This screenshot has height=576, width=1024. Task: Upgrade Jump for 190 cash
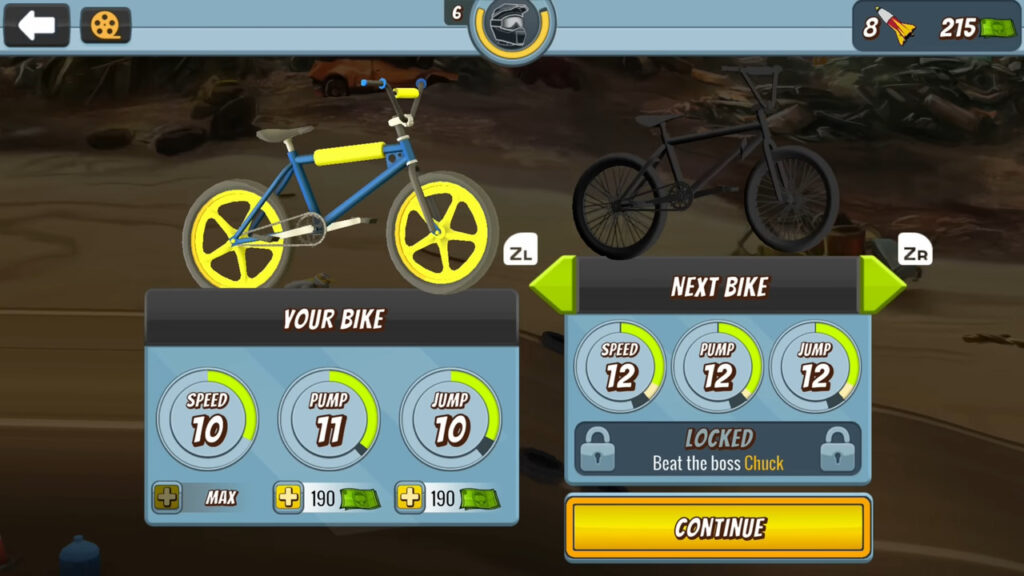(410, 497)
